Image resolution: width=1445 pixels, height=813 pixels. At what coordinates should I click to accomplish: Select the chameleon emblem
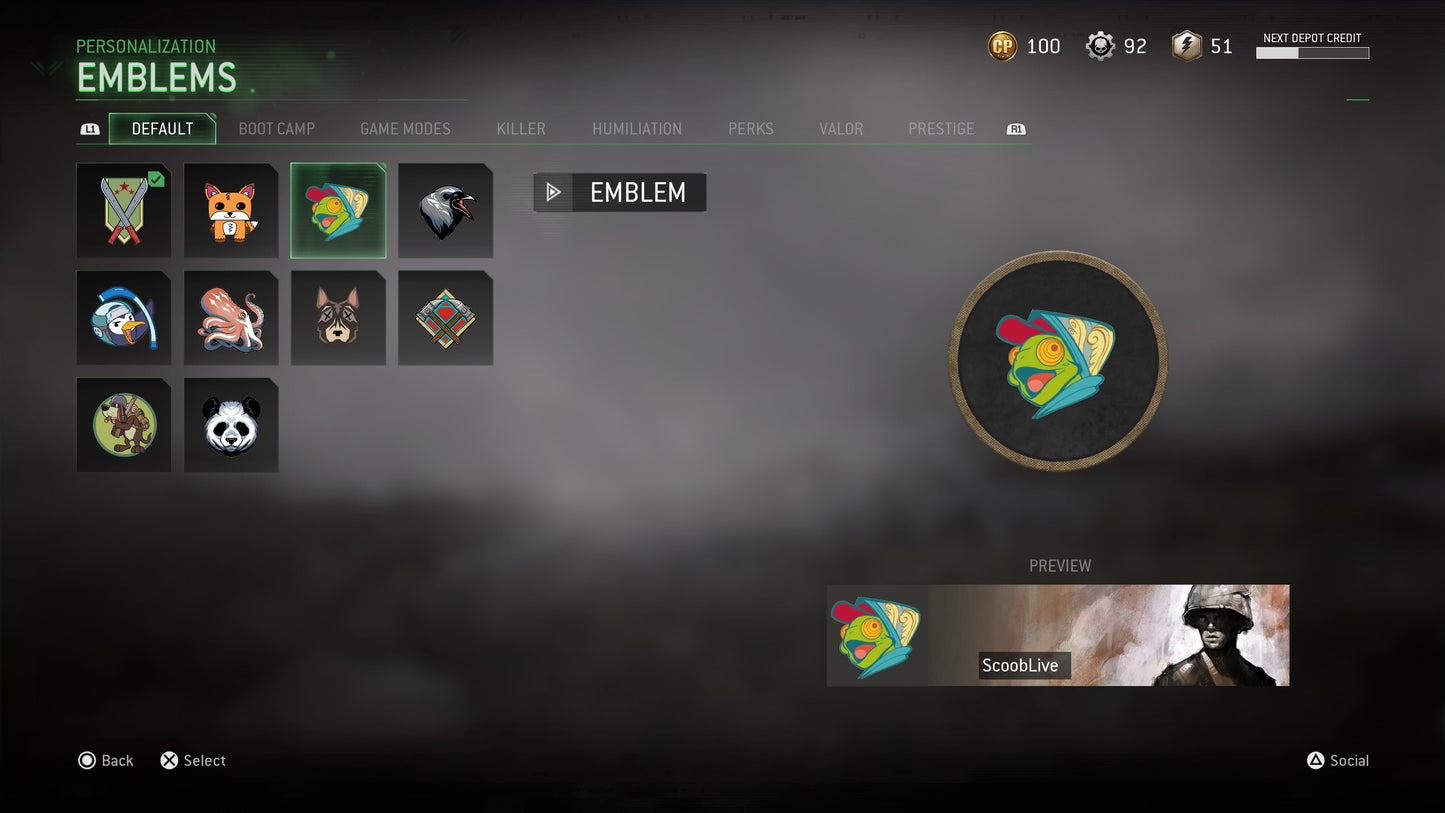click(x=338, y=210)
